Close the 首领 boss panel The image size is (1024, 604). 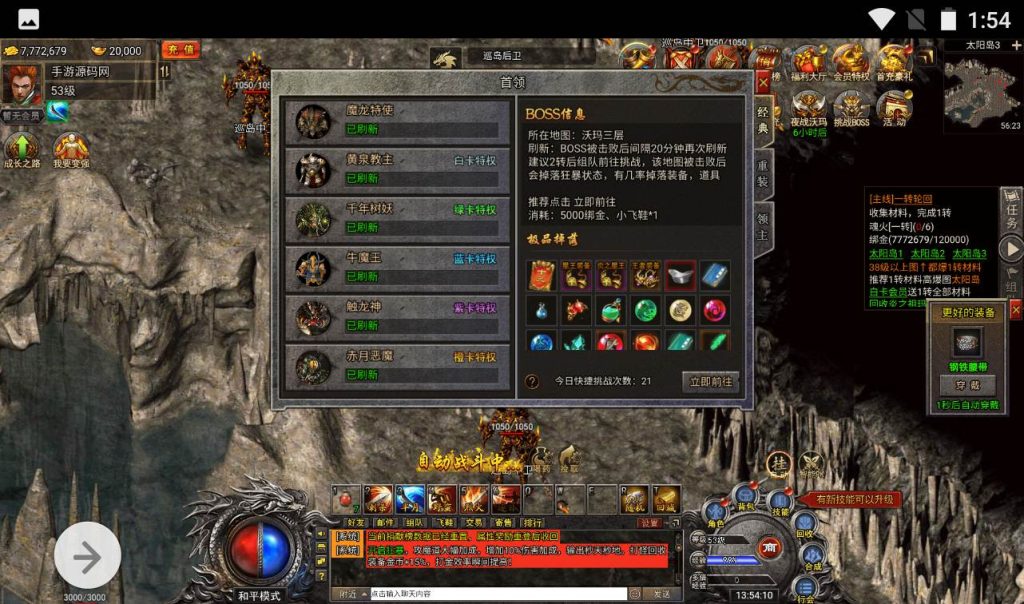point(763,82)
